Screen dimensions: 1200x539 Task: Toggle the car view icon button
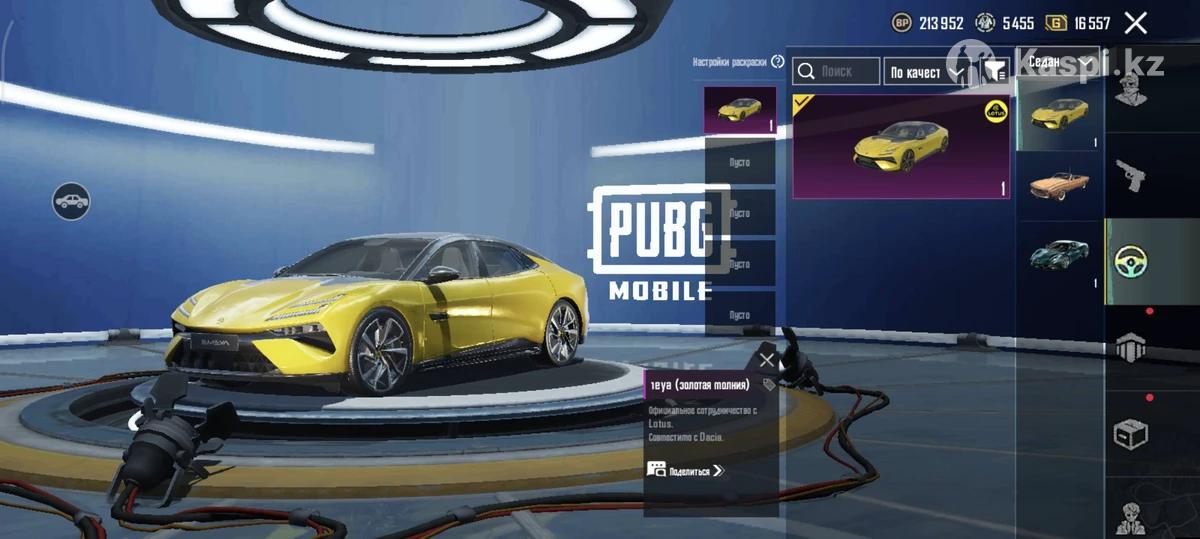click(71, 202)
